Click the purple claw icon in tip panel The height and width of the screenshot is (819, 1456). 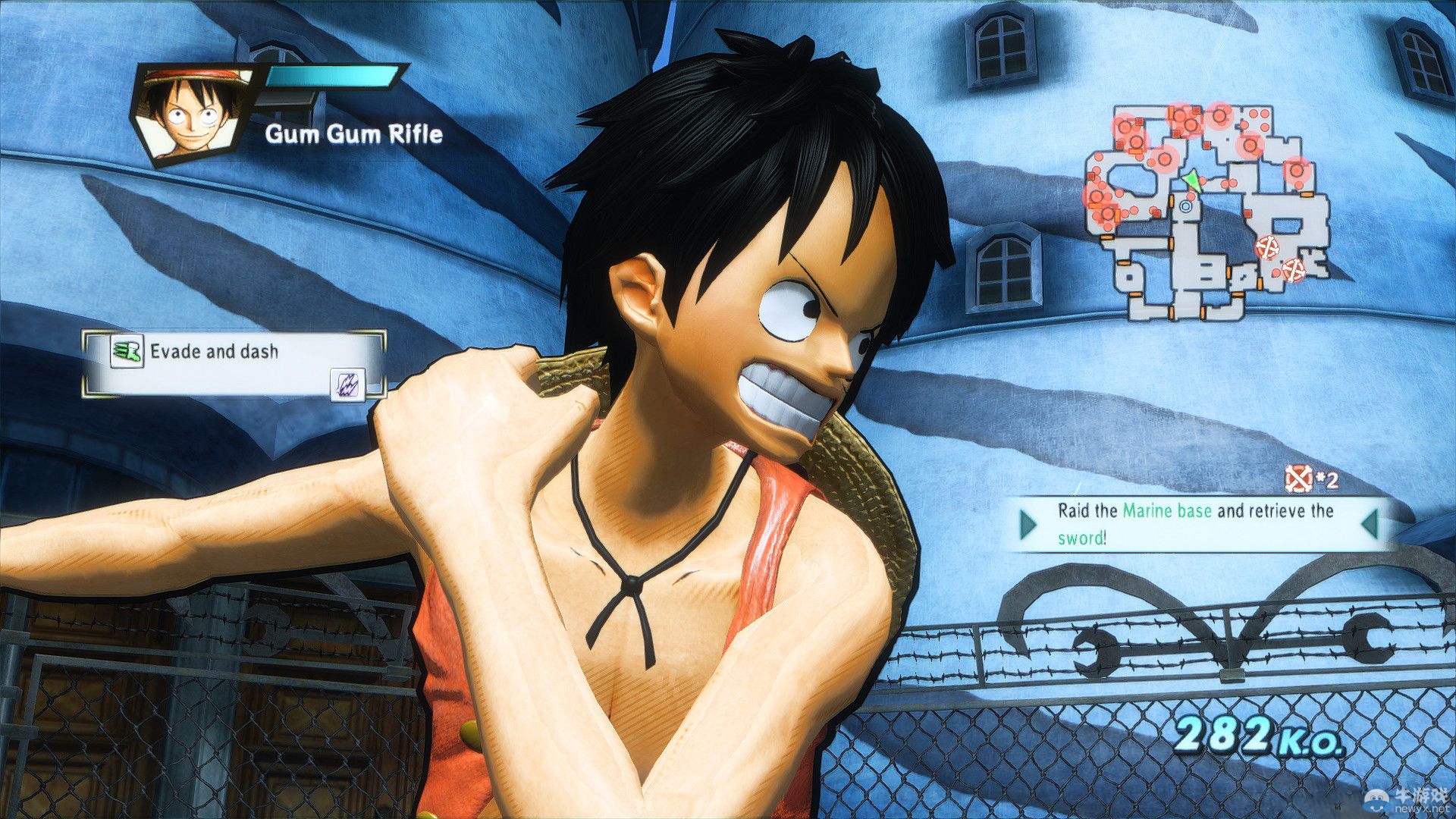tap(347, 384)
